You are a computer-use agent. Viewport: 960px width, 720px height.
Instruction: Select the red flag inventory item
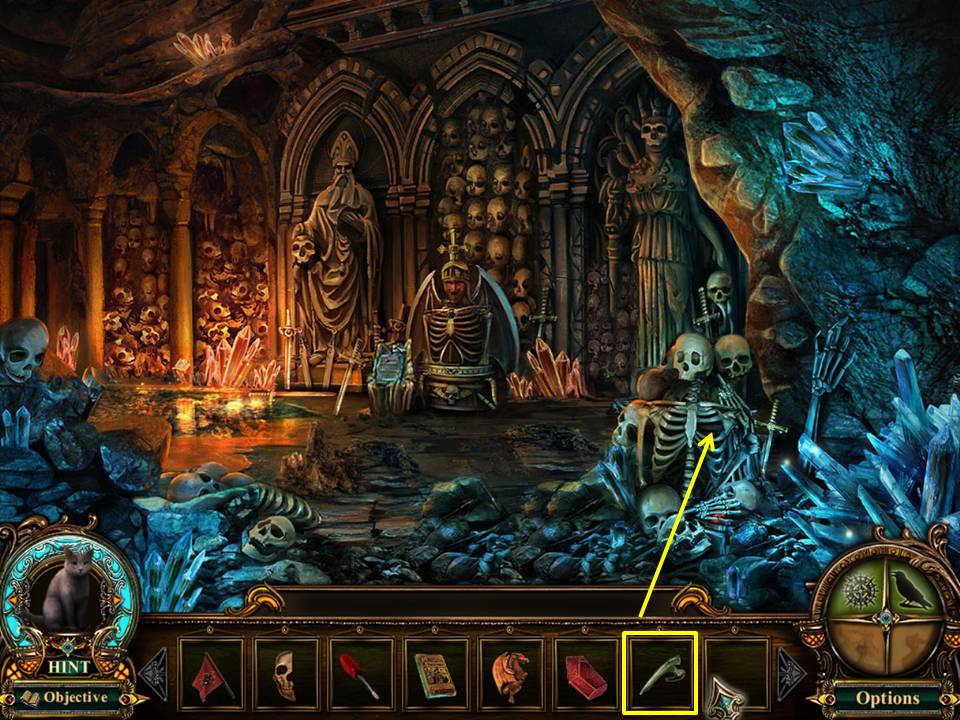pyautogui.click(x=212, y=674)
